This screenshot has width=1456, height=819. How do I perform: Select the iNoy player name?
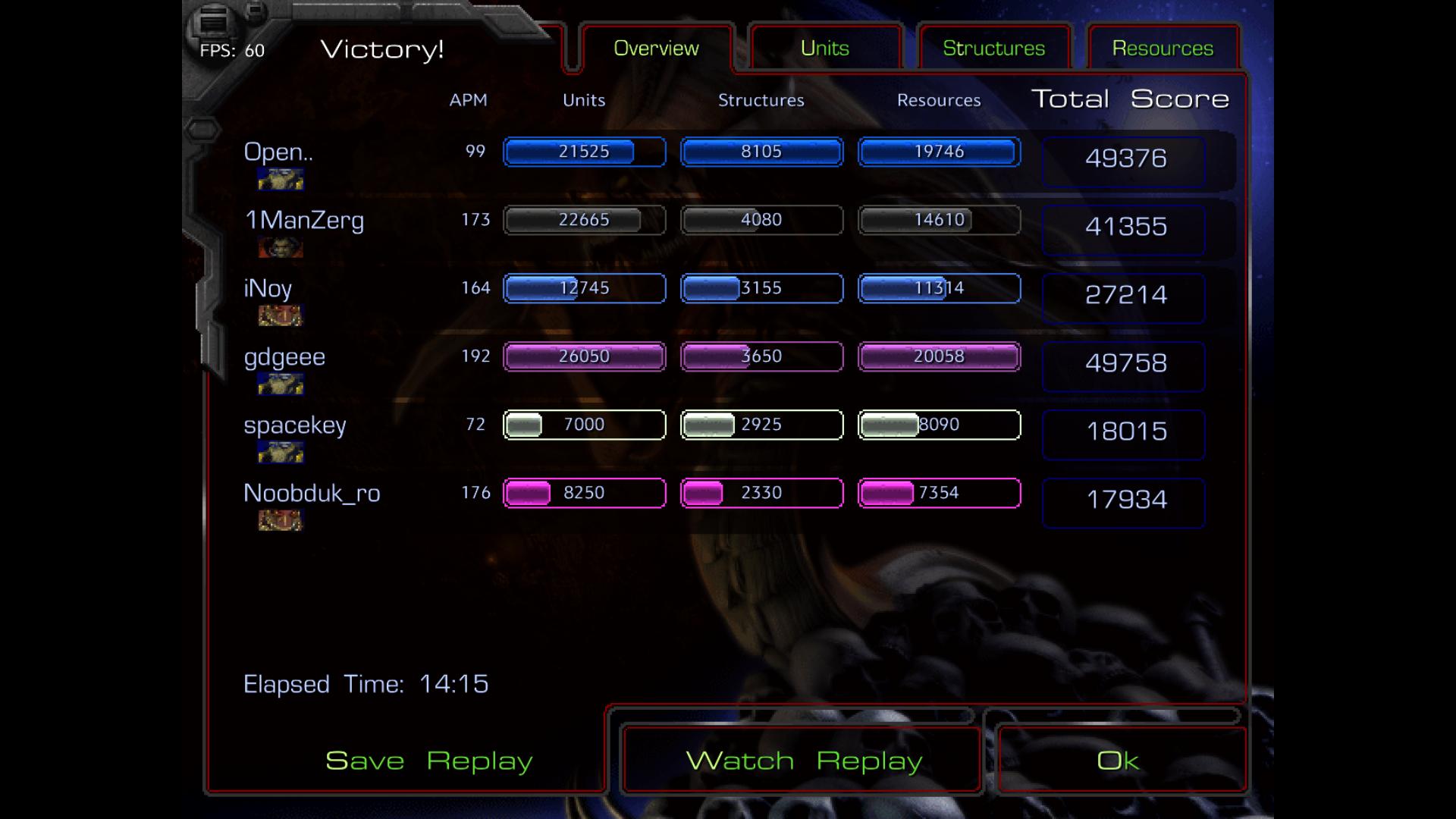[x=268, y=289]
